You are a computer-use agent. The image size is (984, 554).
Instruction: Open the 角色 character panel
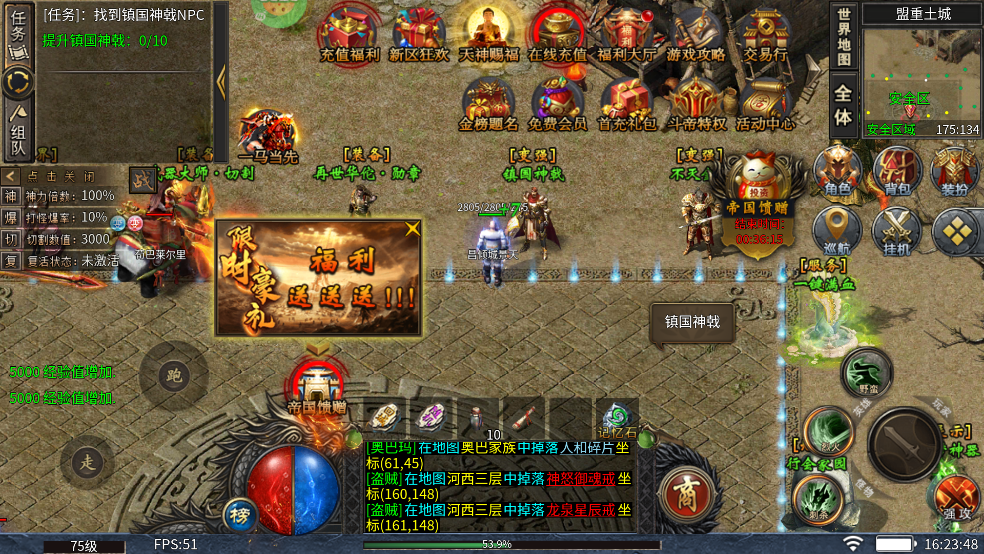tap(837, 170)
